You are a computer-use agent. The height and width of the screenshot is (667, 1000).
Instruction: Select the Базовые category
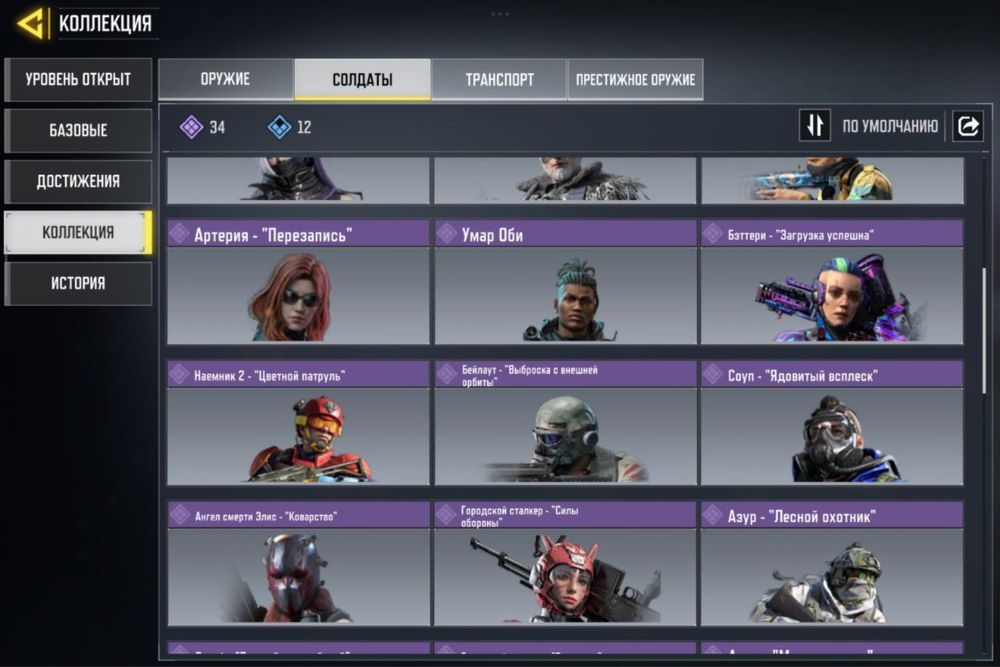click(x=78, y=130)
